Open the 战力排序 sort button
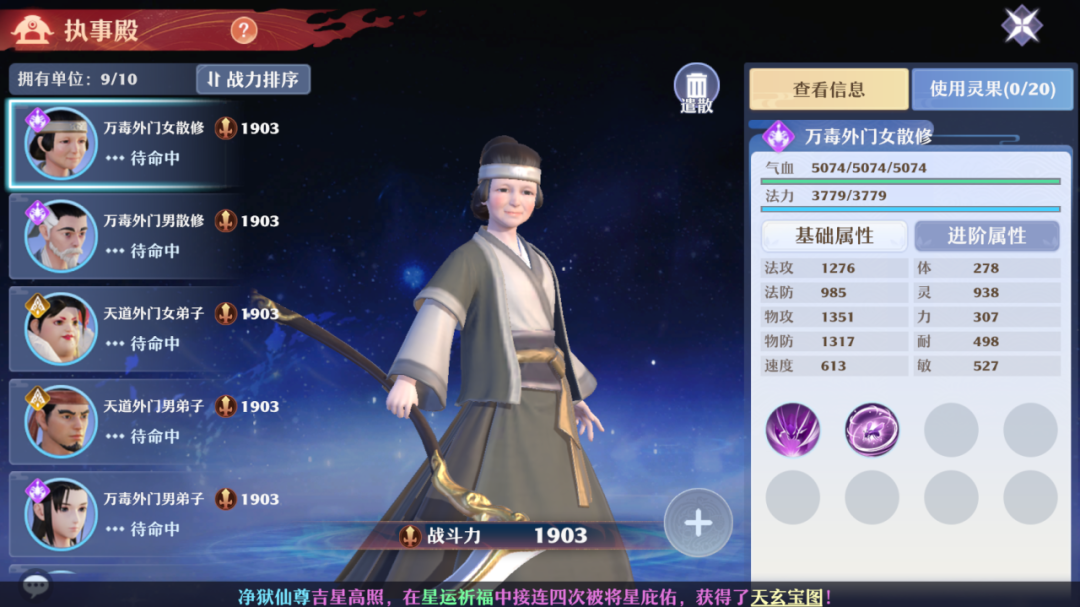Viewport: 1080px width, 607px height. 253,79
